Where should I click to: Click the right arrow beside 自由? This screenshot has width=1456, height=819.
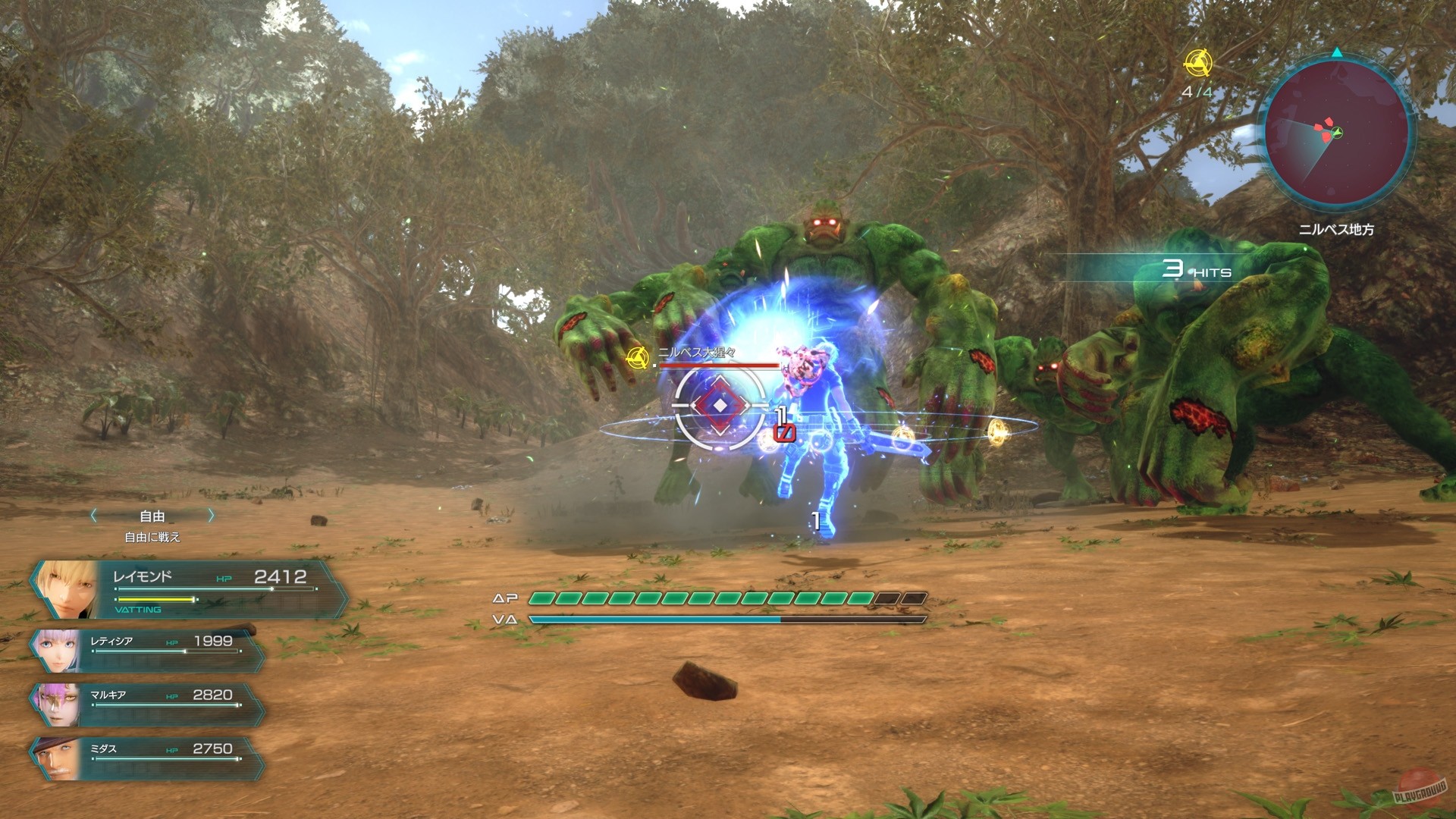[211, 515]
